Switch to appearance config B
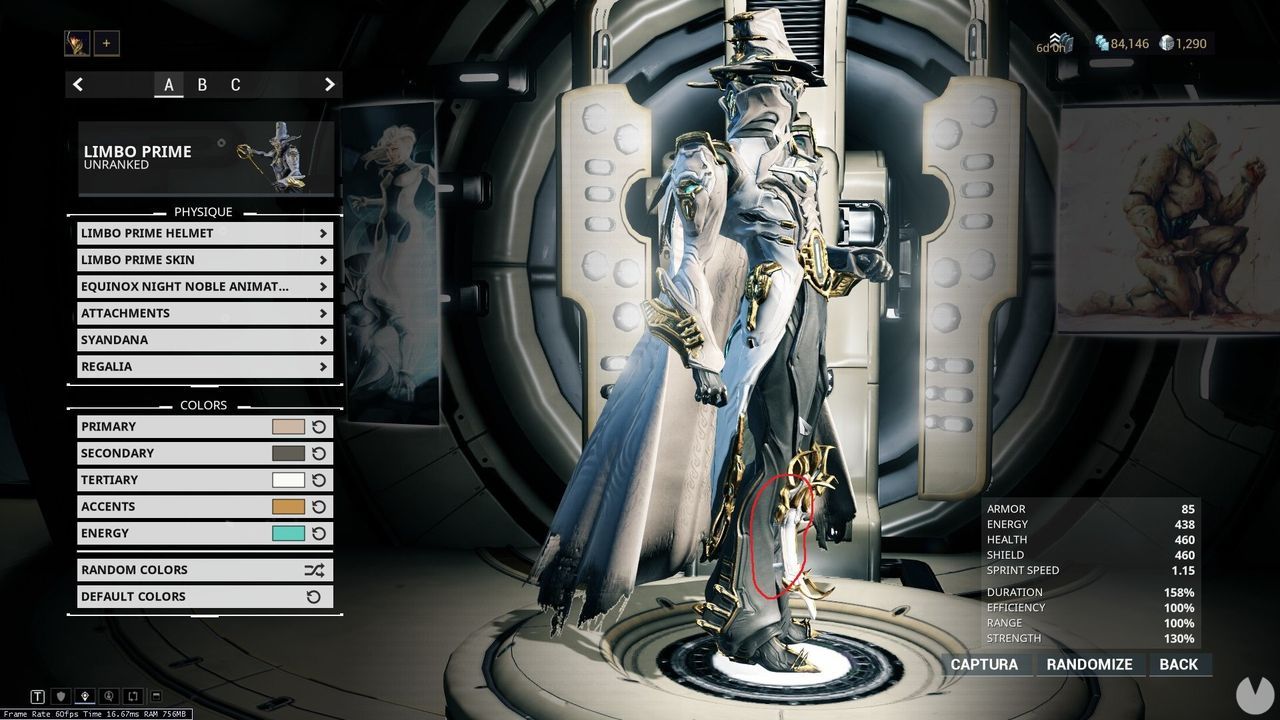Screen dimensions: 1280x720 coord(202,85)
